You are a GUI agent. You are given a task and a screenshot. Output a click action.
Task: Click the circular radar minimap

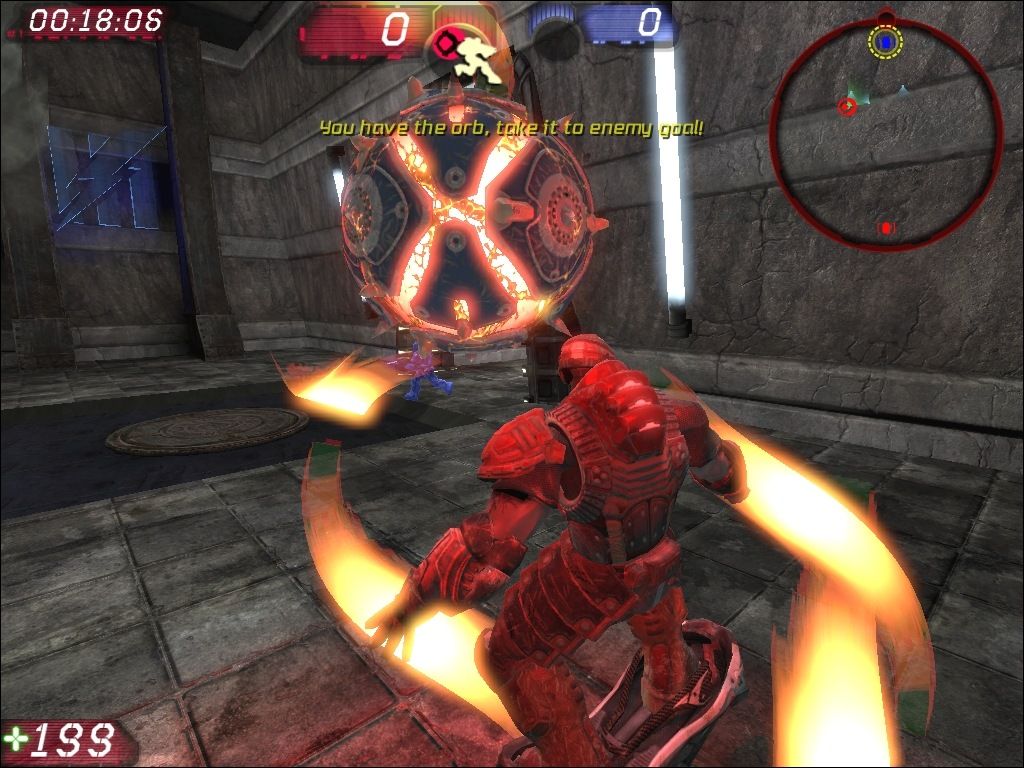click(886, 134)
